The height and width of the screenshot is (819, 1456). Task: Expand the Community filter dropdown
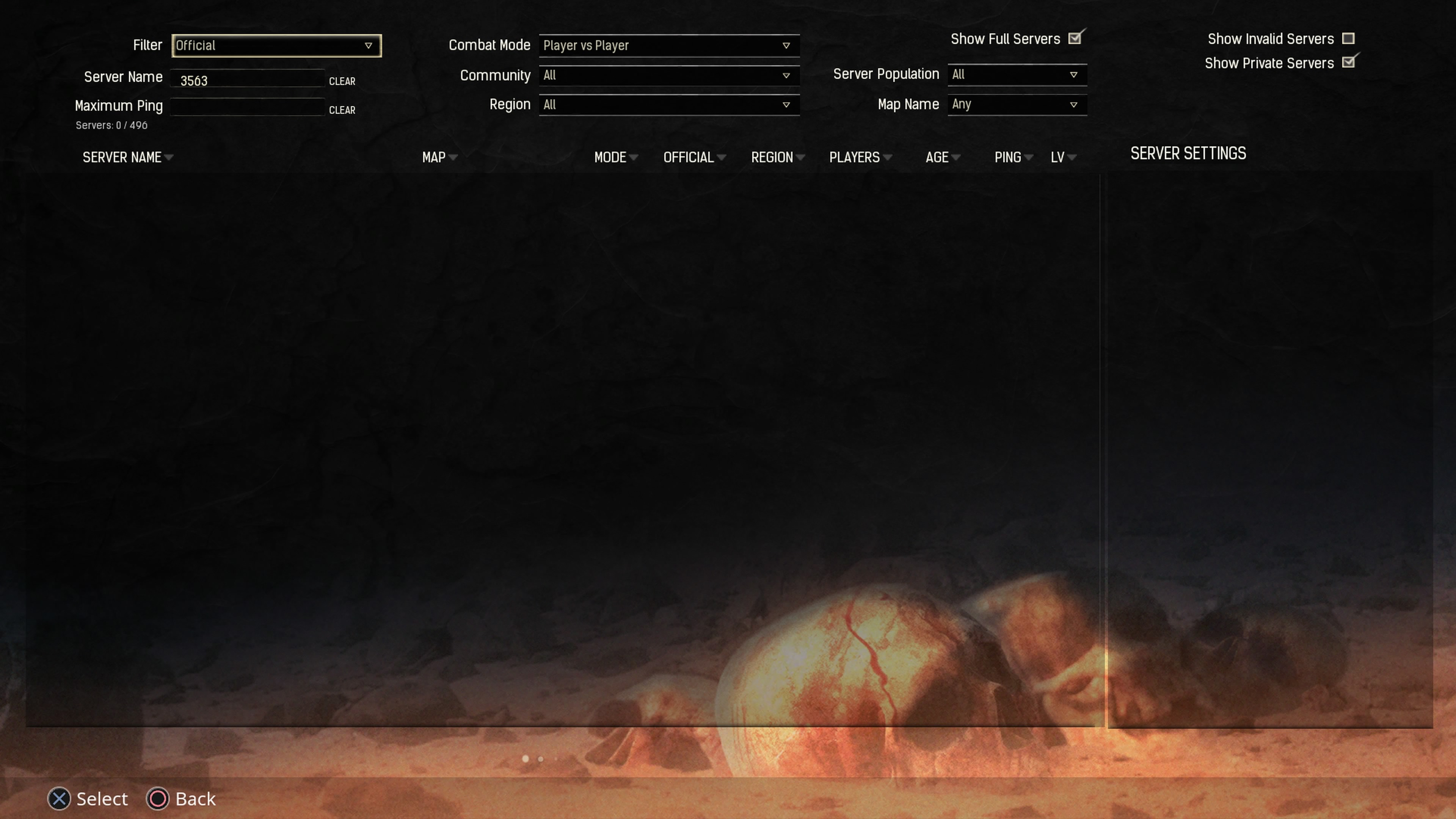tap(668, 75)
